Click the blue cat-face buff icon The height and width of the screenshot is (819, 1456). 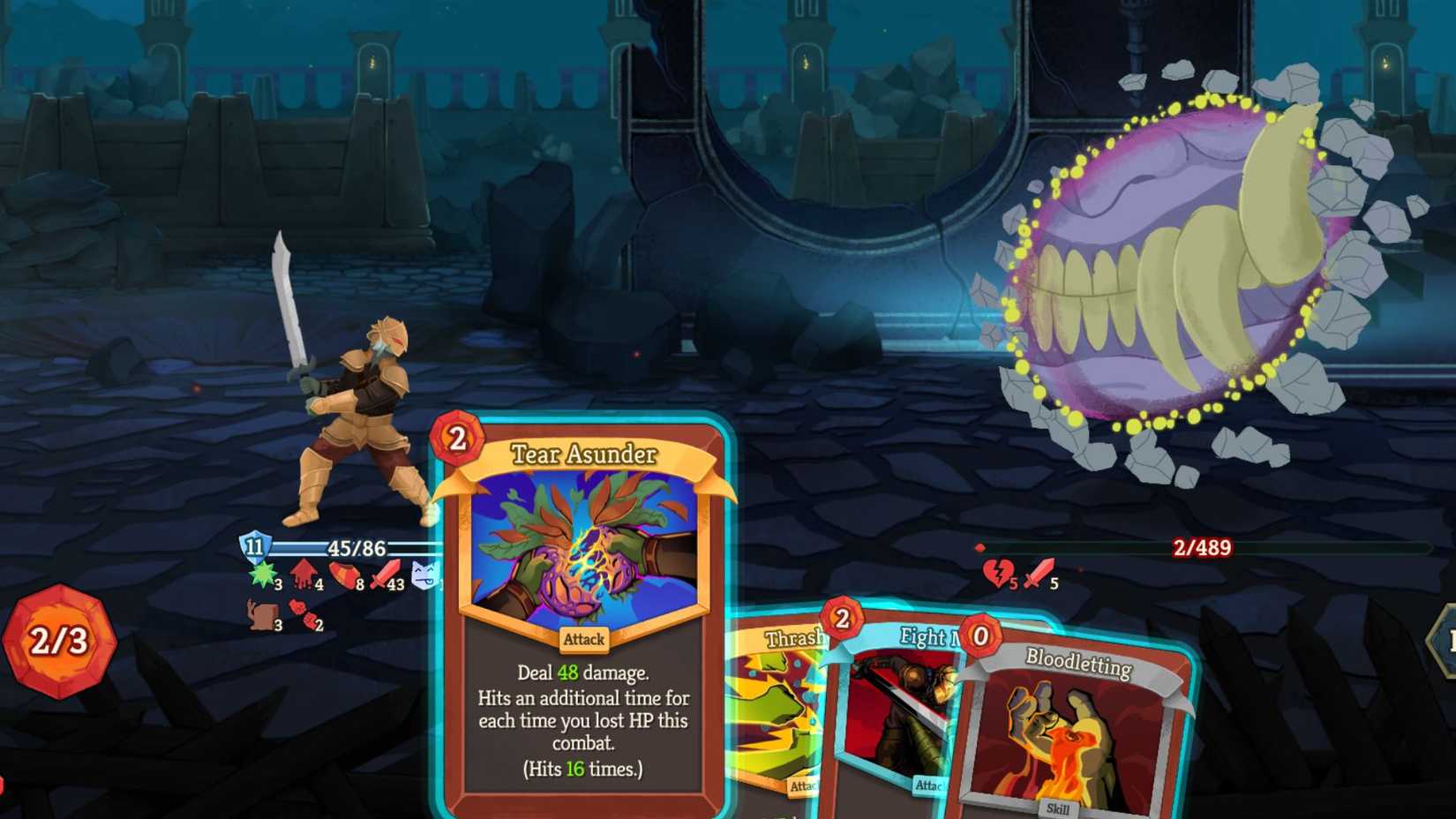[x=424, y=572]
